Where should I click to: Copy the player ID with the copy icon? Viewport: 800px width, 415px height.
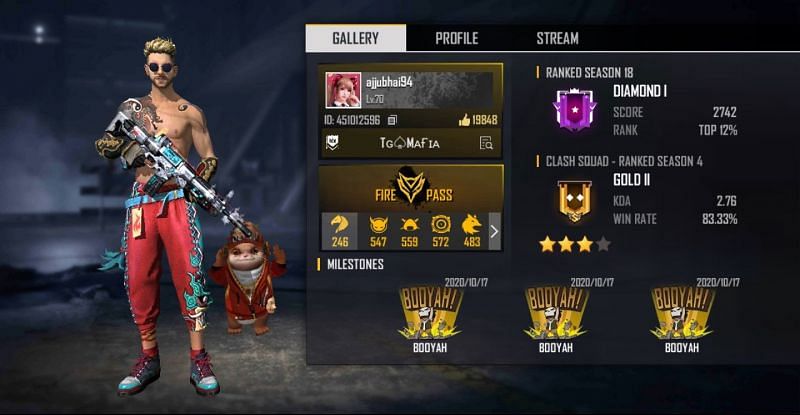(x=392, y=120)
